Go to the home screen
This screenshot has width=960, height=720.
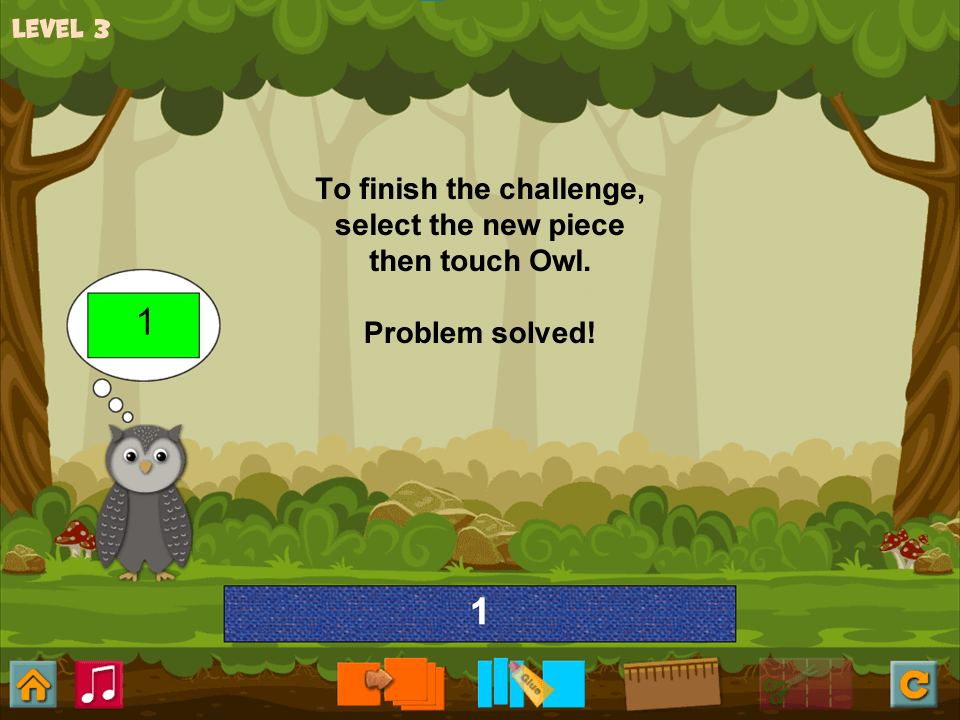click(x=33, y=684)
